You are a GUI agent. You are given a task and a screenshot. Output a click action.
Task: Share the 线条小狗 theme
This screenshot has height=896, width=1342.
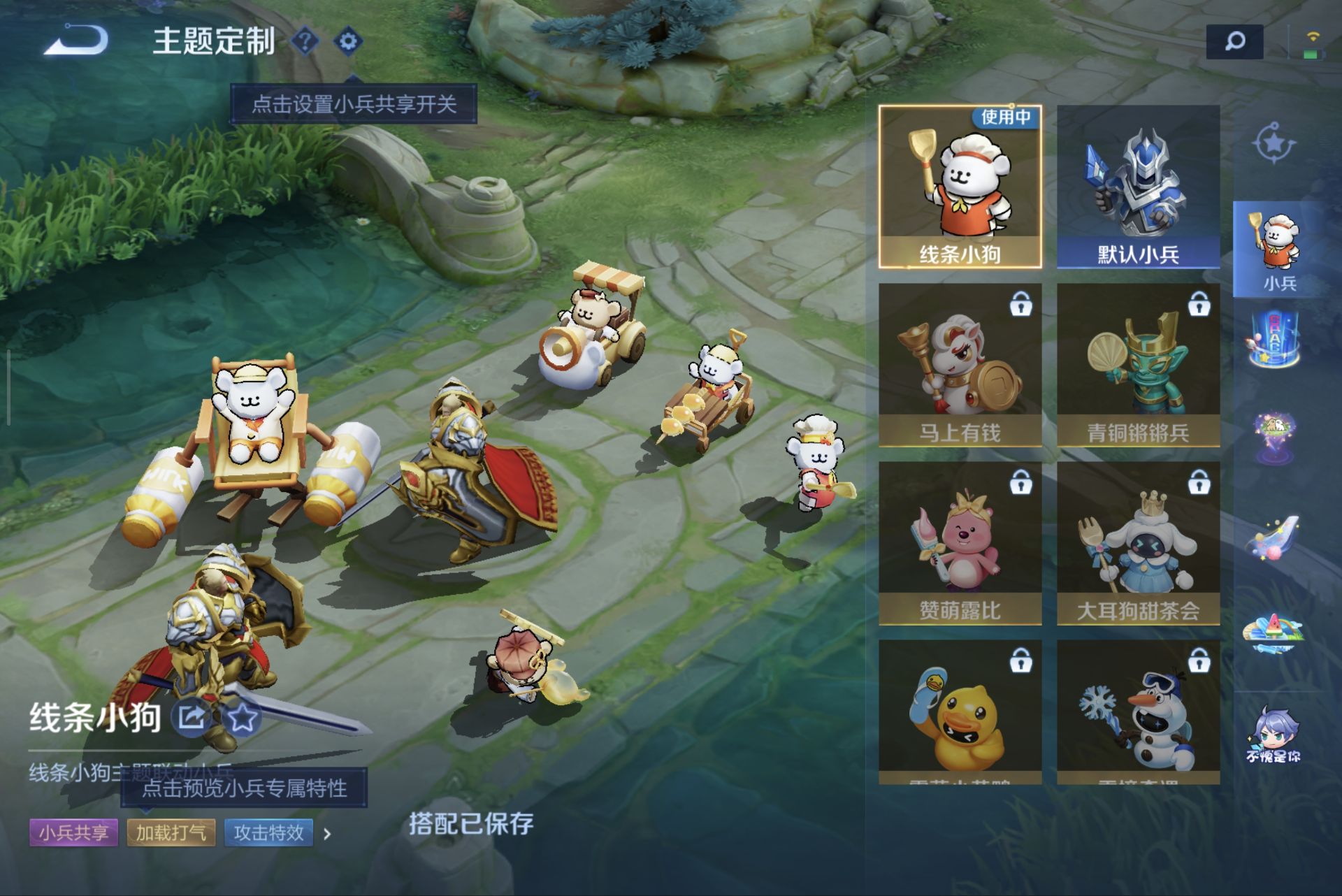coord(192,717)
